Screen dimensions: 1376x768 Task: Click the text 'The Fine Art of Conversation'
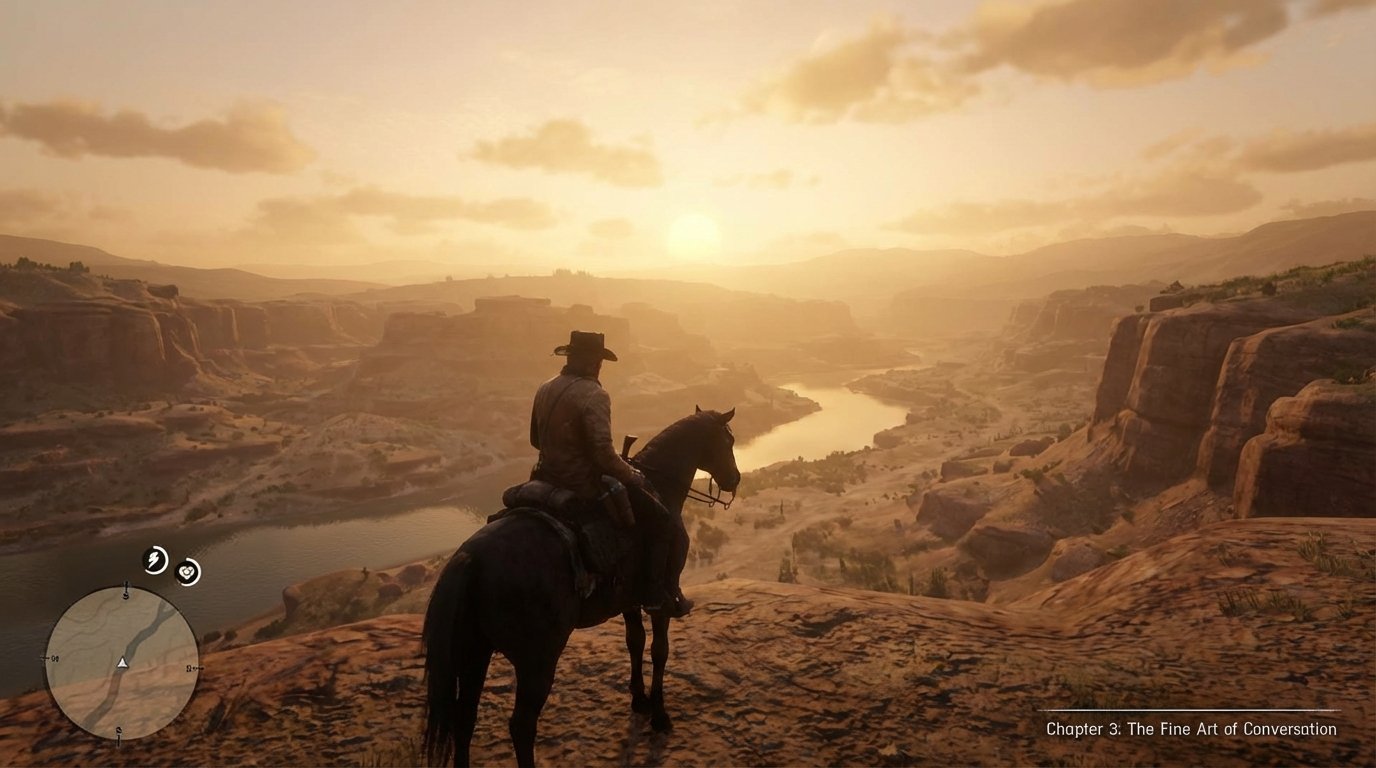pyautogui.click(x=1232, y=728)
